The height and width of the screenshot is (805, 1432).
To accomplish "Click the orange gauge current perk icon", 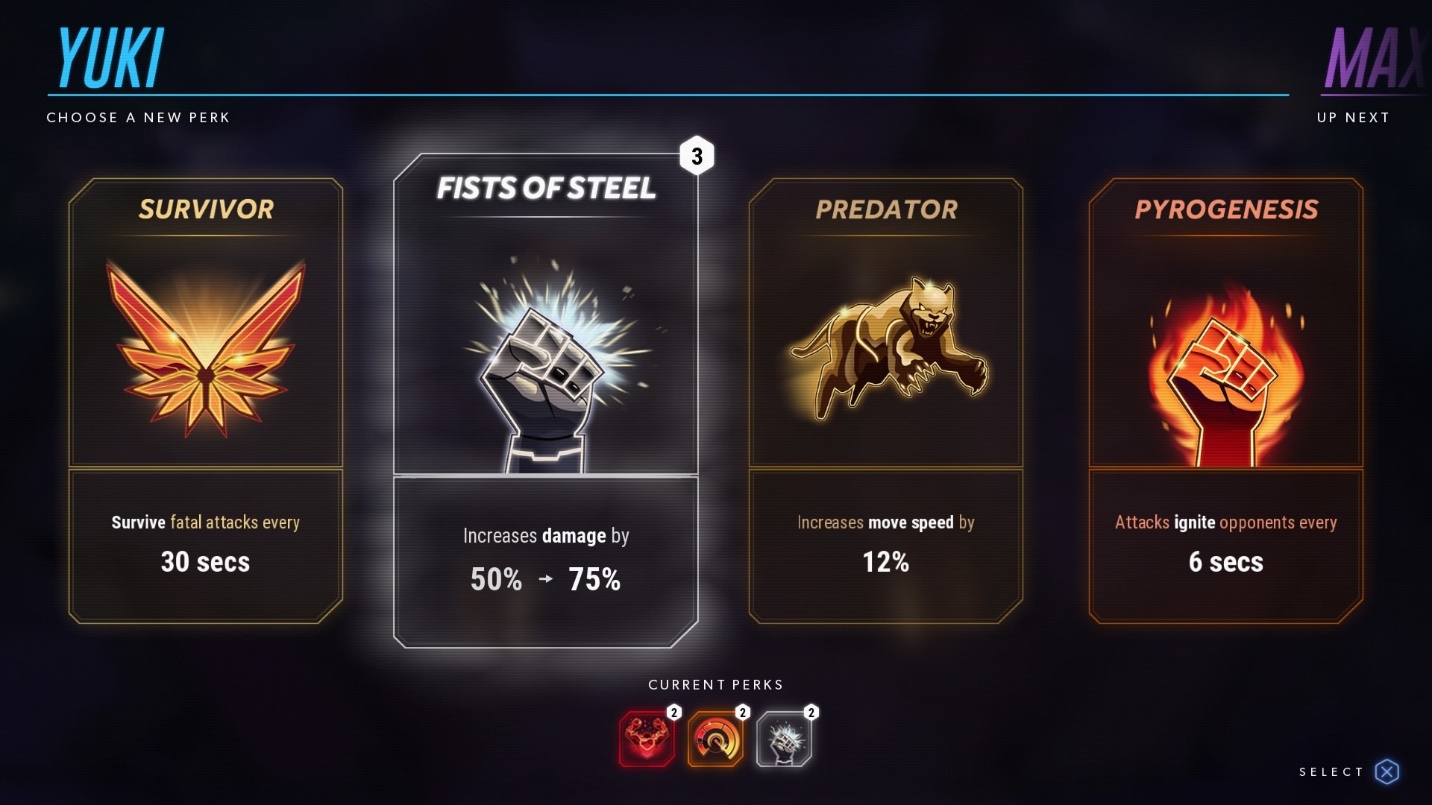I will point(715,740).
